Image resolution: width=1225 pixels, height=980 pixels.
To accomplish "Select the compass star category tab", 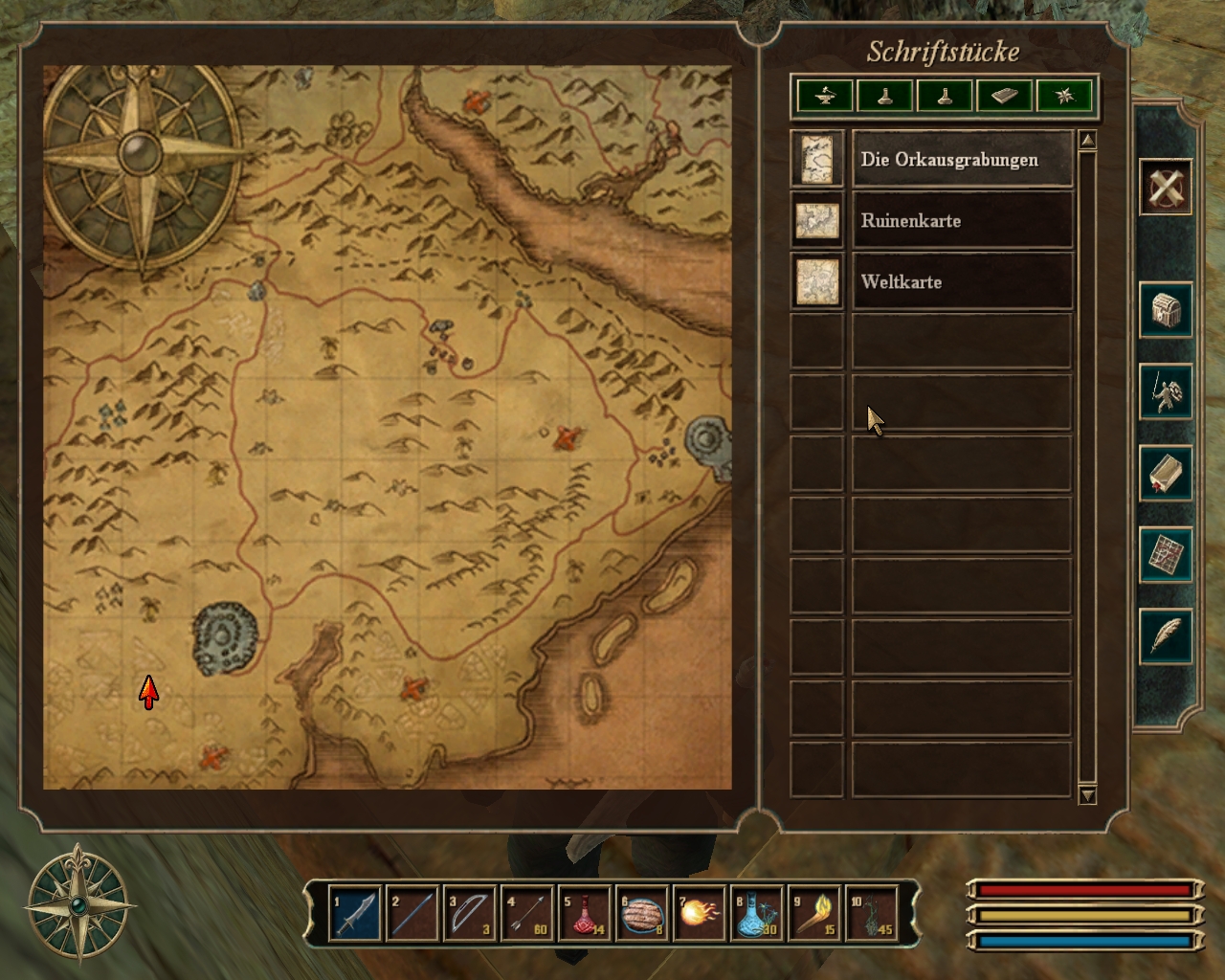I will [1064, 96].
